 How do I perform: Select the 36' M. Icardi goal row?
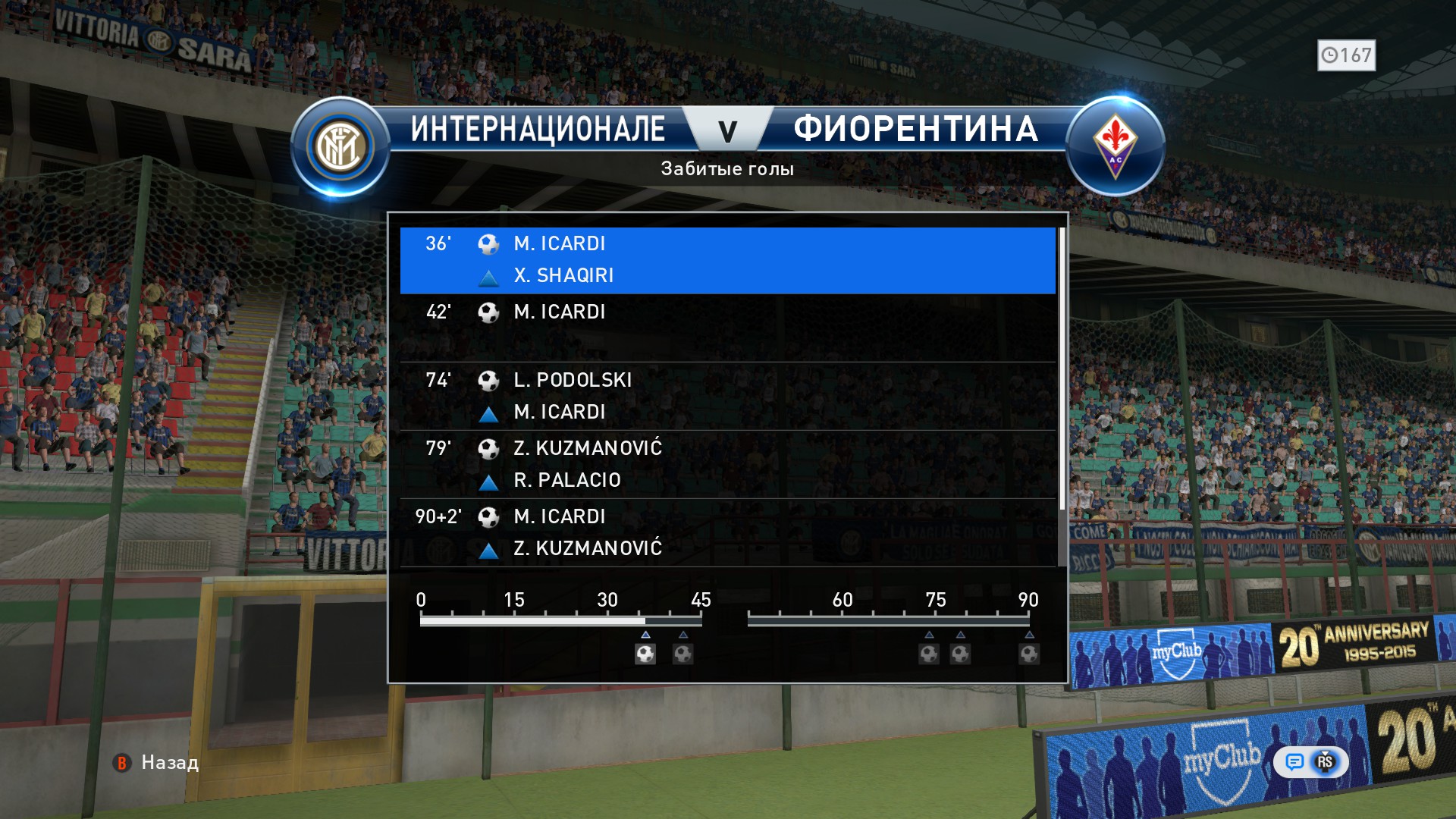point(726,260)
